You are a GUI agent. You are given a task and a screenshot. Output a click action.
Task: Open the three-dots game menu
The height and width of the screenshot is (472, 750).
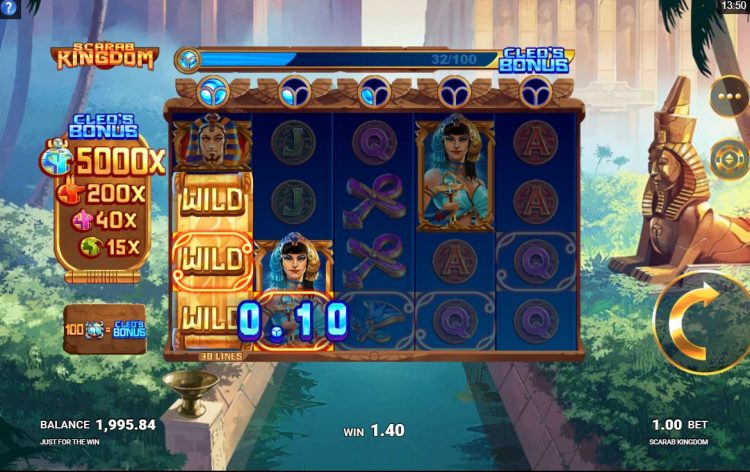729,96
